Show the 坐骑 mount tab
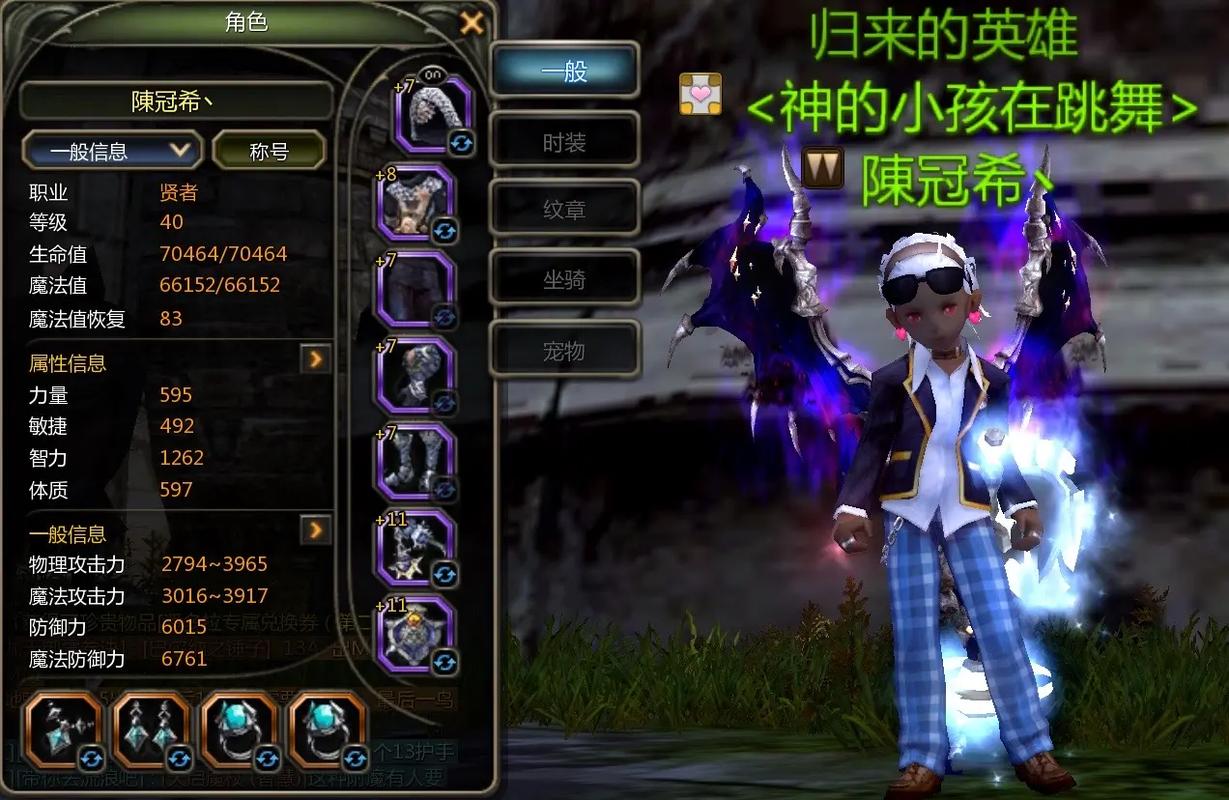Screen dimensions: 1229x800 point(564,281)
